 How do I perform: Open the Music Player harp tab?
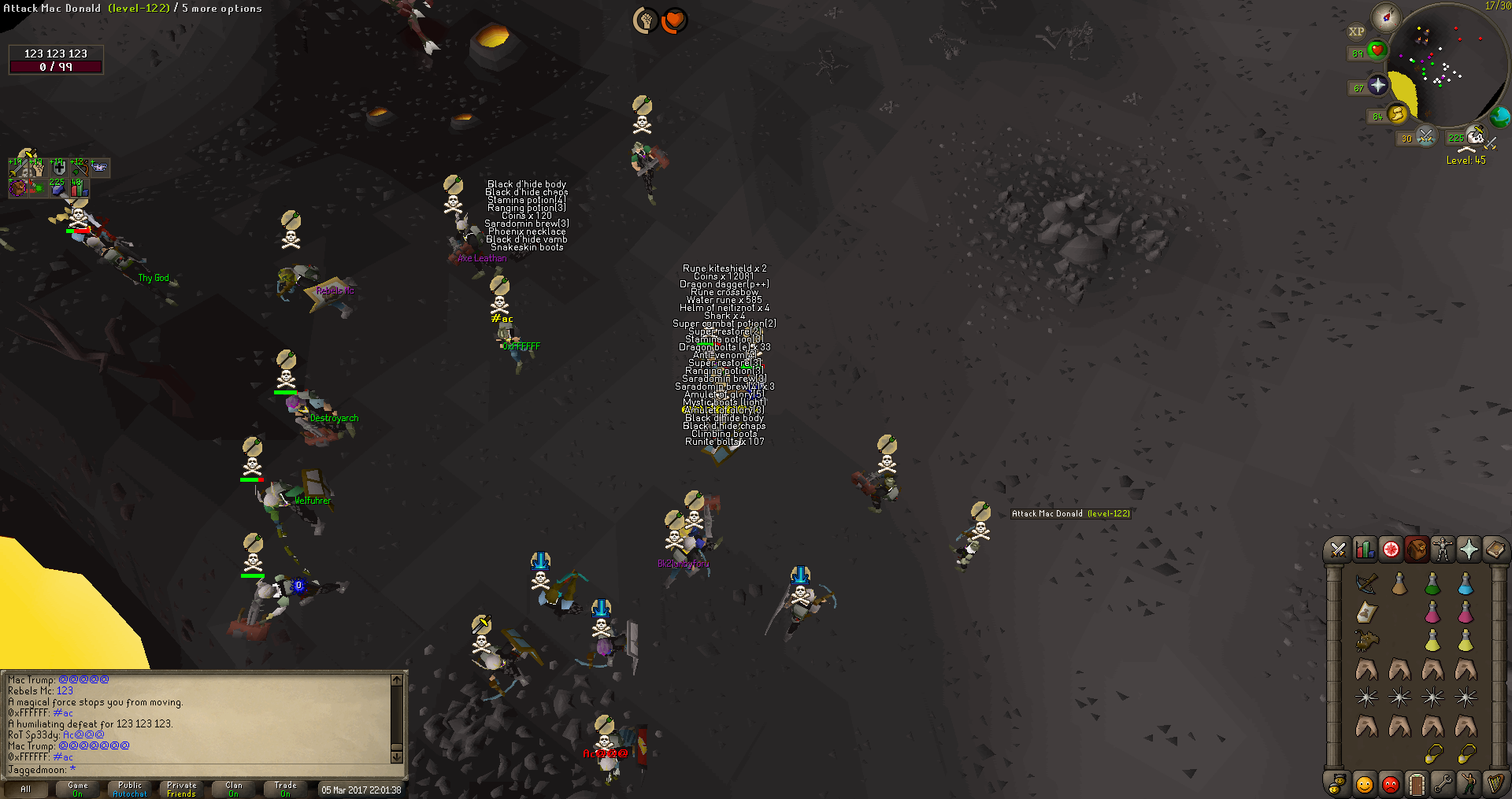coord(1495,784)
